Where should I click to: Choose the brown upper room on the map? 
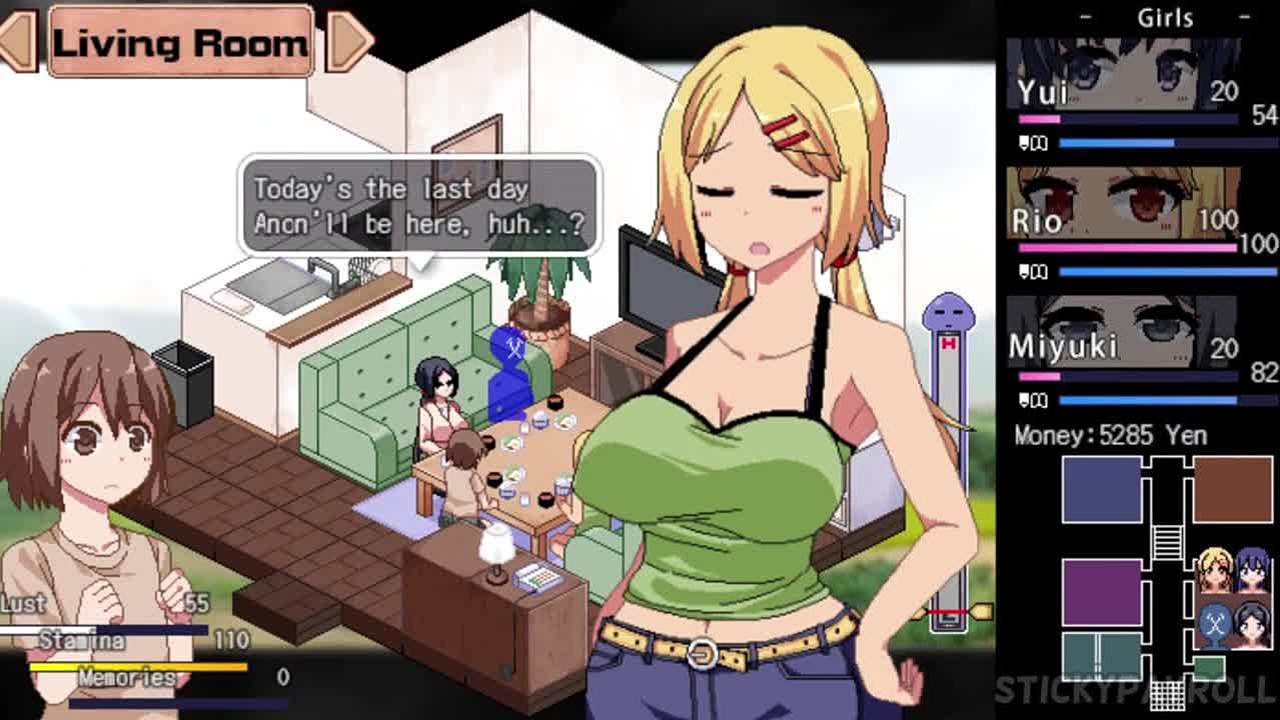pos(1232,489)
